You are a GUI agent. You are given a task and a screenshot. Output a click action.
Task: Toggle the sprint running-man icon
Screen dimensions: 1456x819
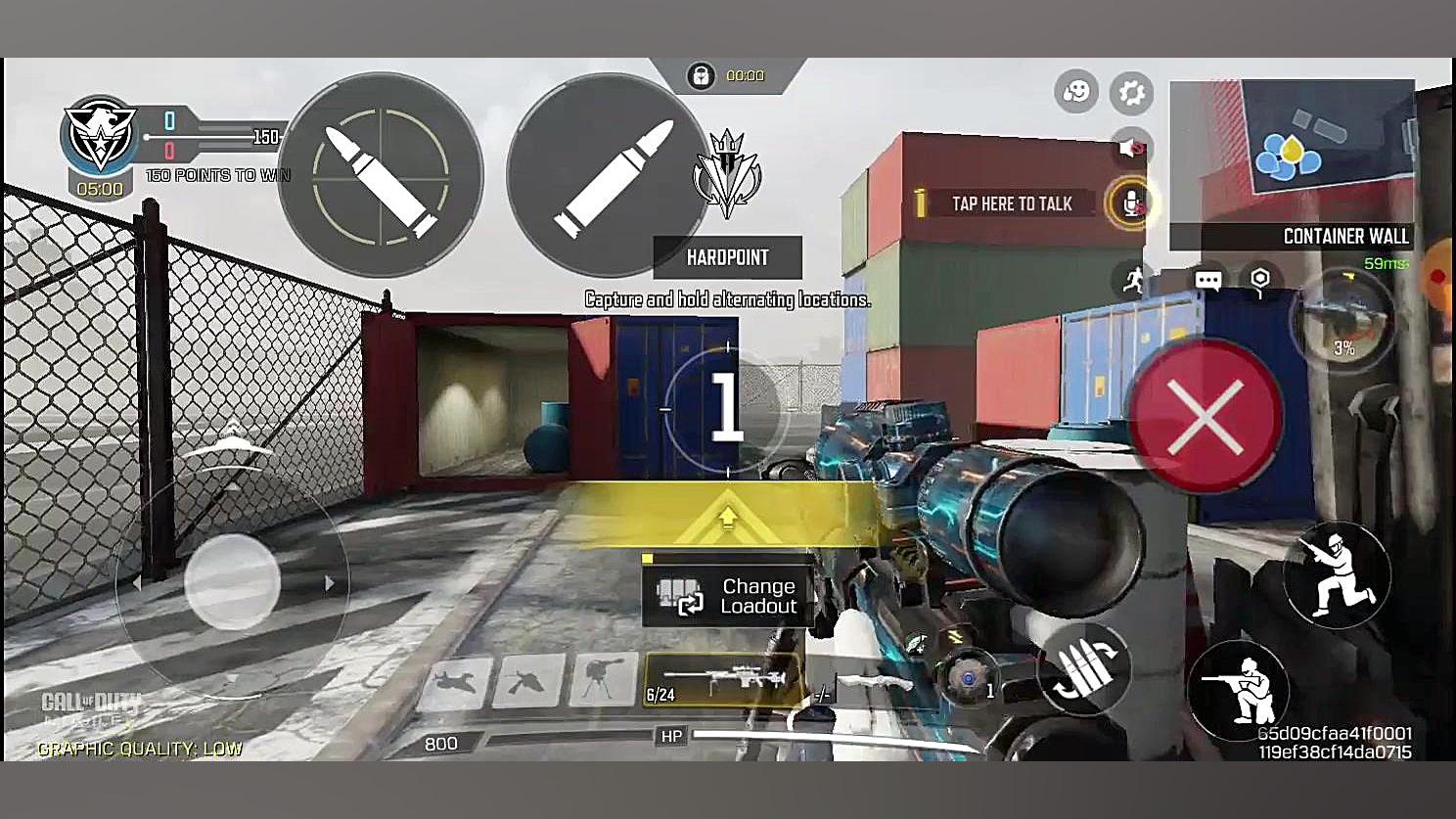(1133, 281)
